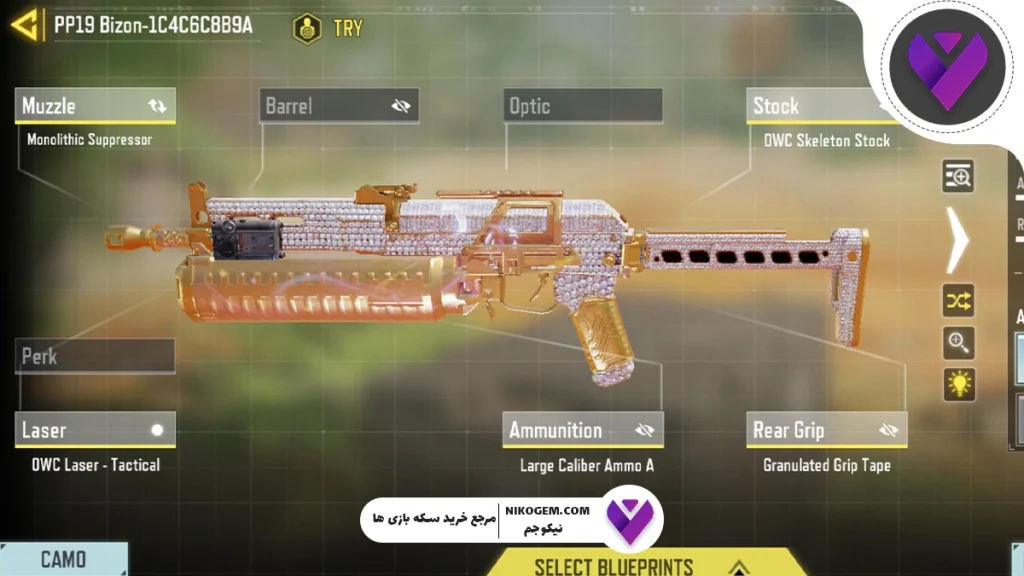Tap the TRY weapon button
The width and height of the screenshot is (1024, 576).
click(x=329, y=28)
